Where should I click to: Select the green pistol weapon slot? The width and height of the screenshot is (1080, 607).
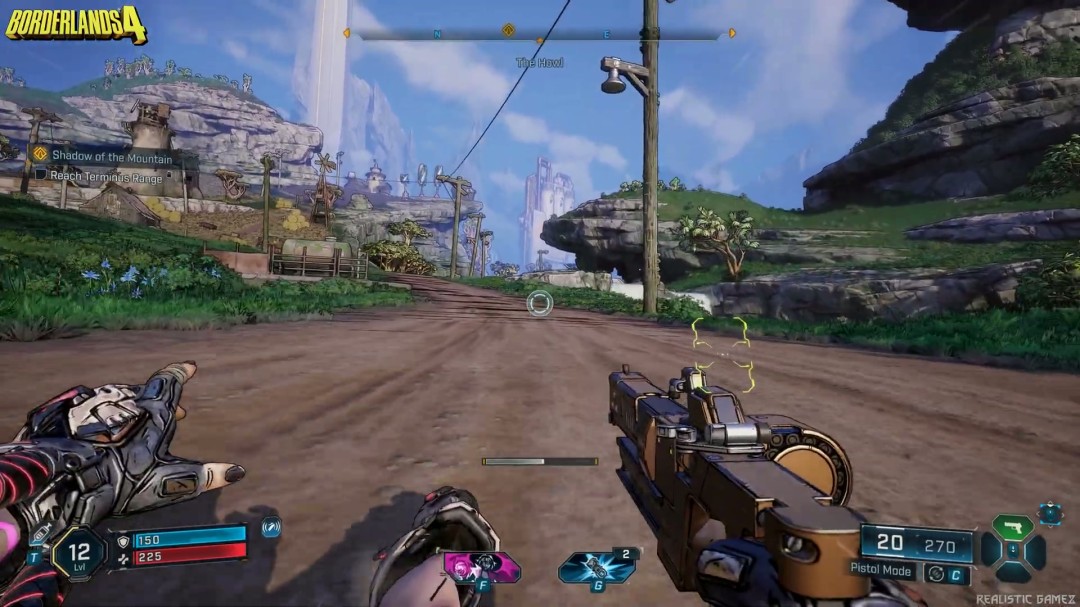click(1012, 527)
